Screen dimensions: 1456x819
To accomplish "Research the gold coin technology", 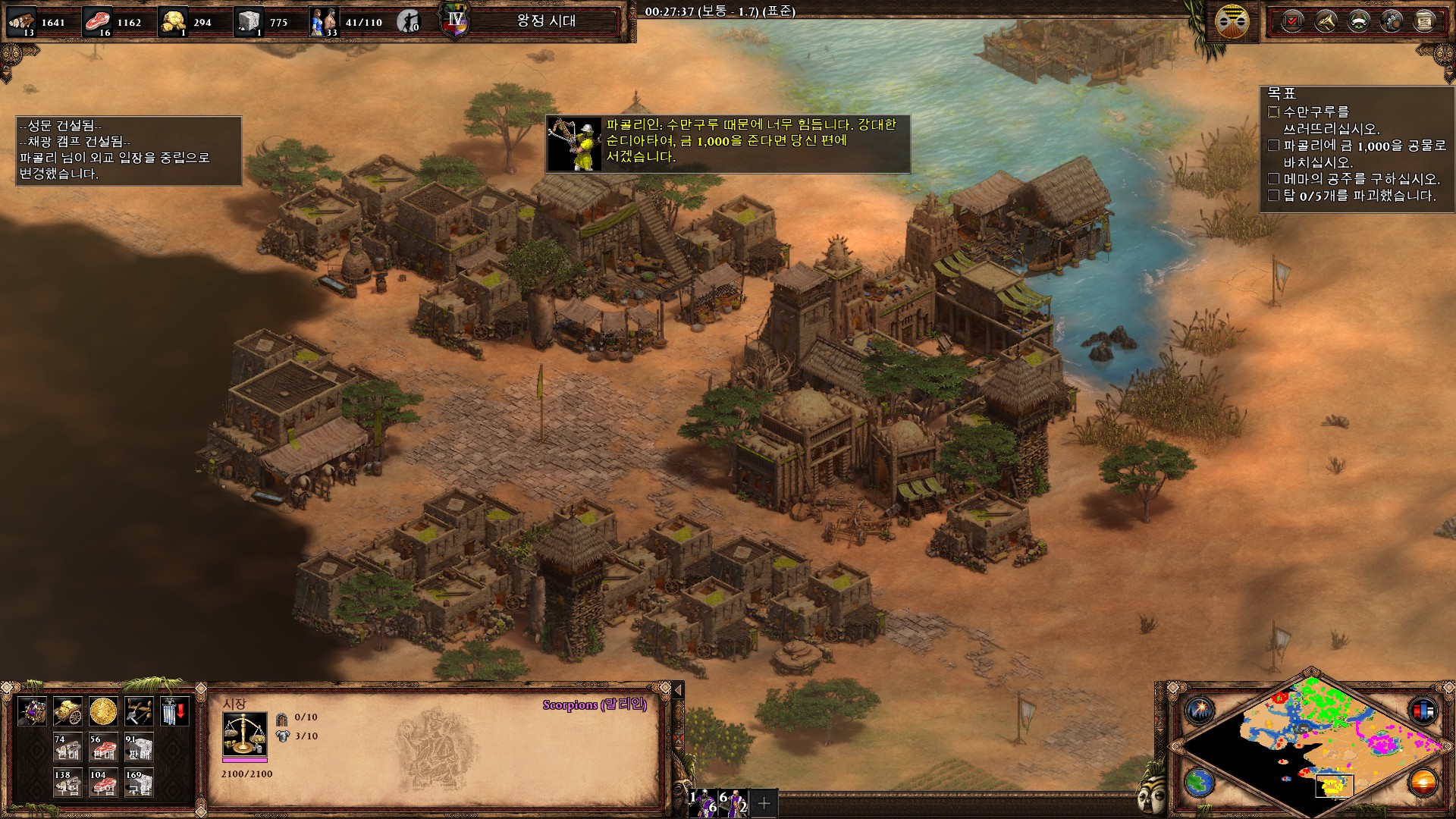I will point(103,711).
